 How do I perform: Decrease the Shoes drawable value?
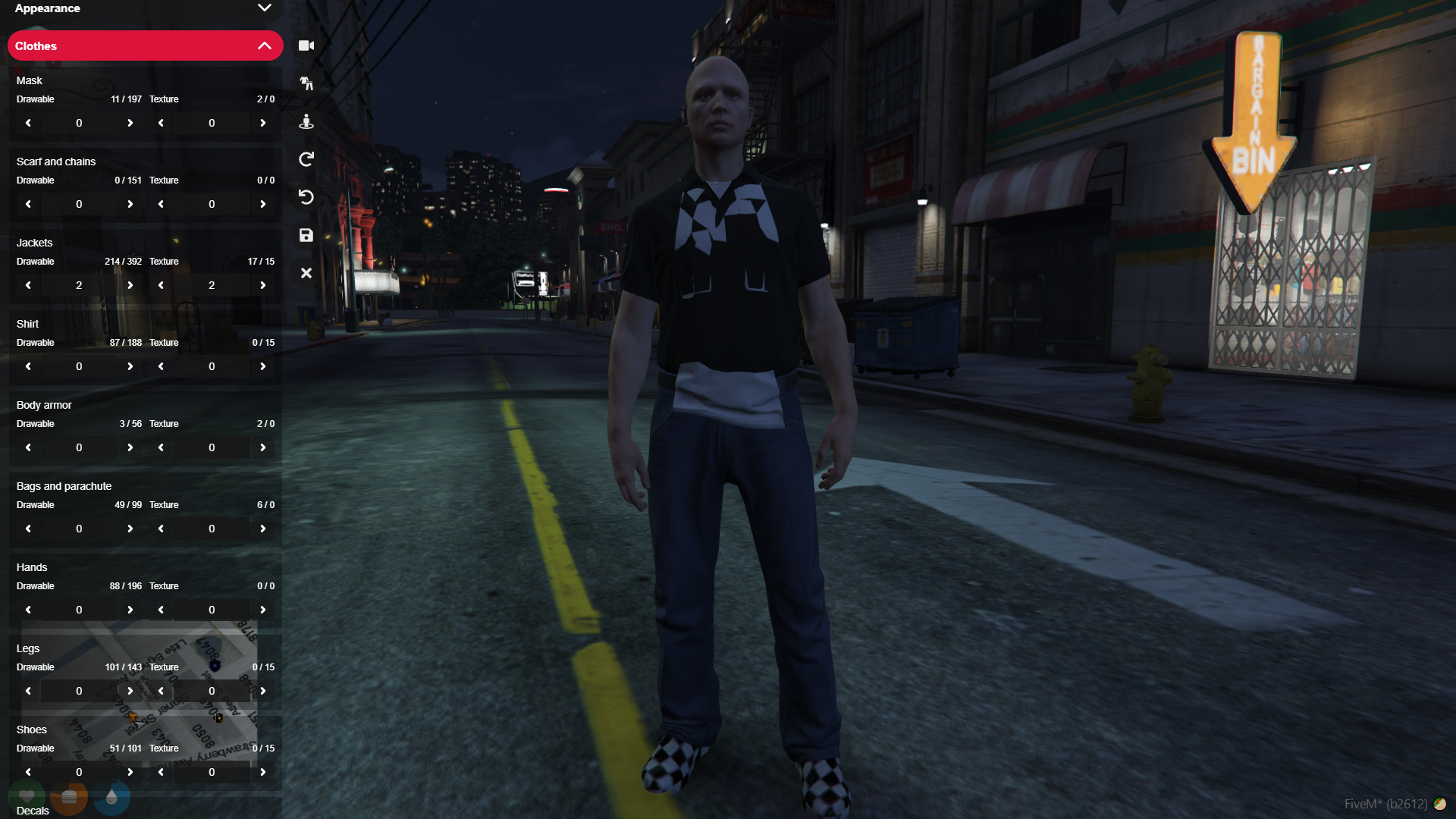click(27, 771)
